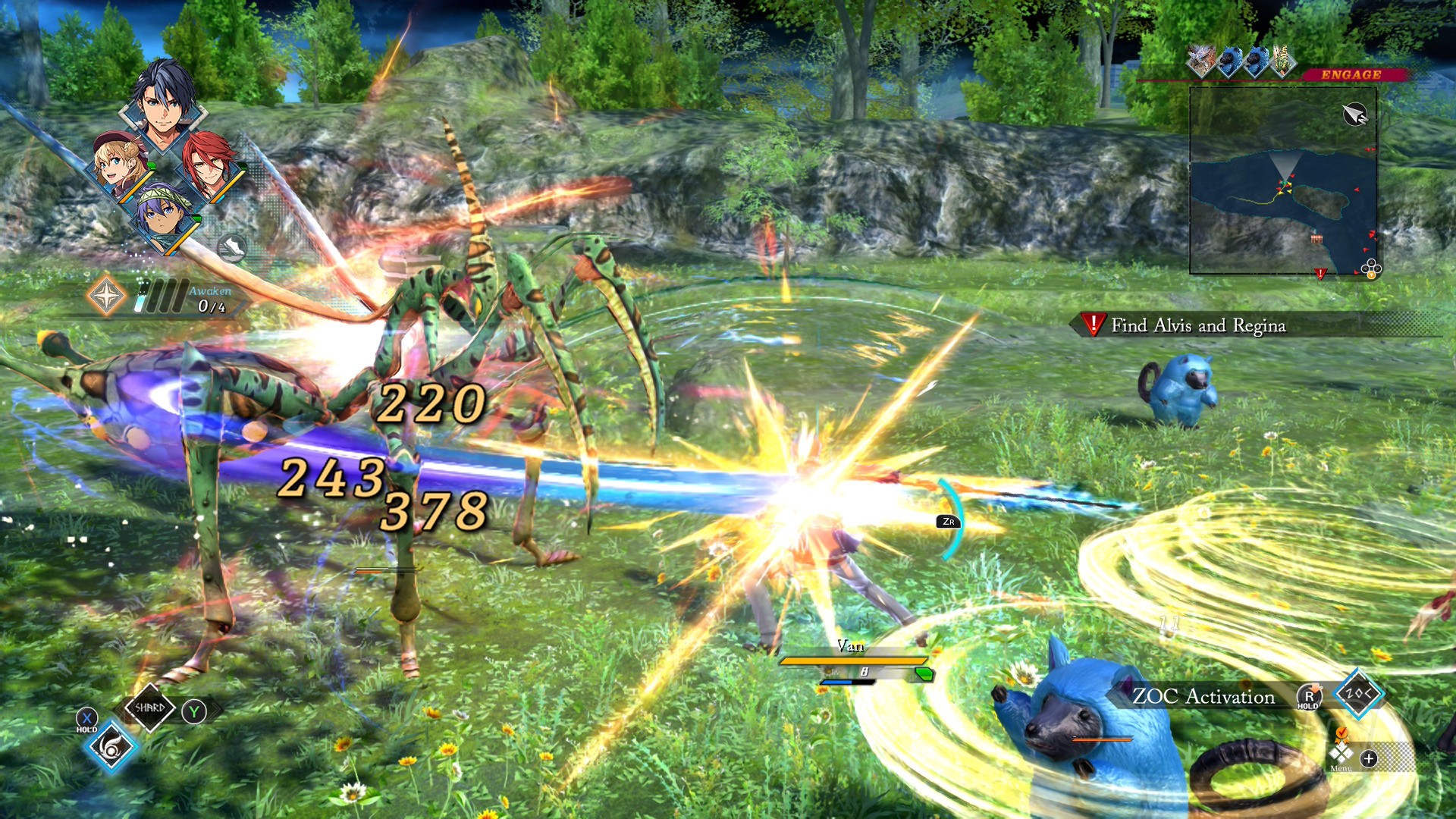Screen dimensions: 1456x819
Task: Click the treasure chest marker on the minimap
Action: (x=1316, y=240)
